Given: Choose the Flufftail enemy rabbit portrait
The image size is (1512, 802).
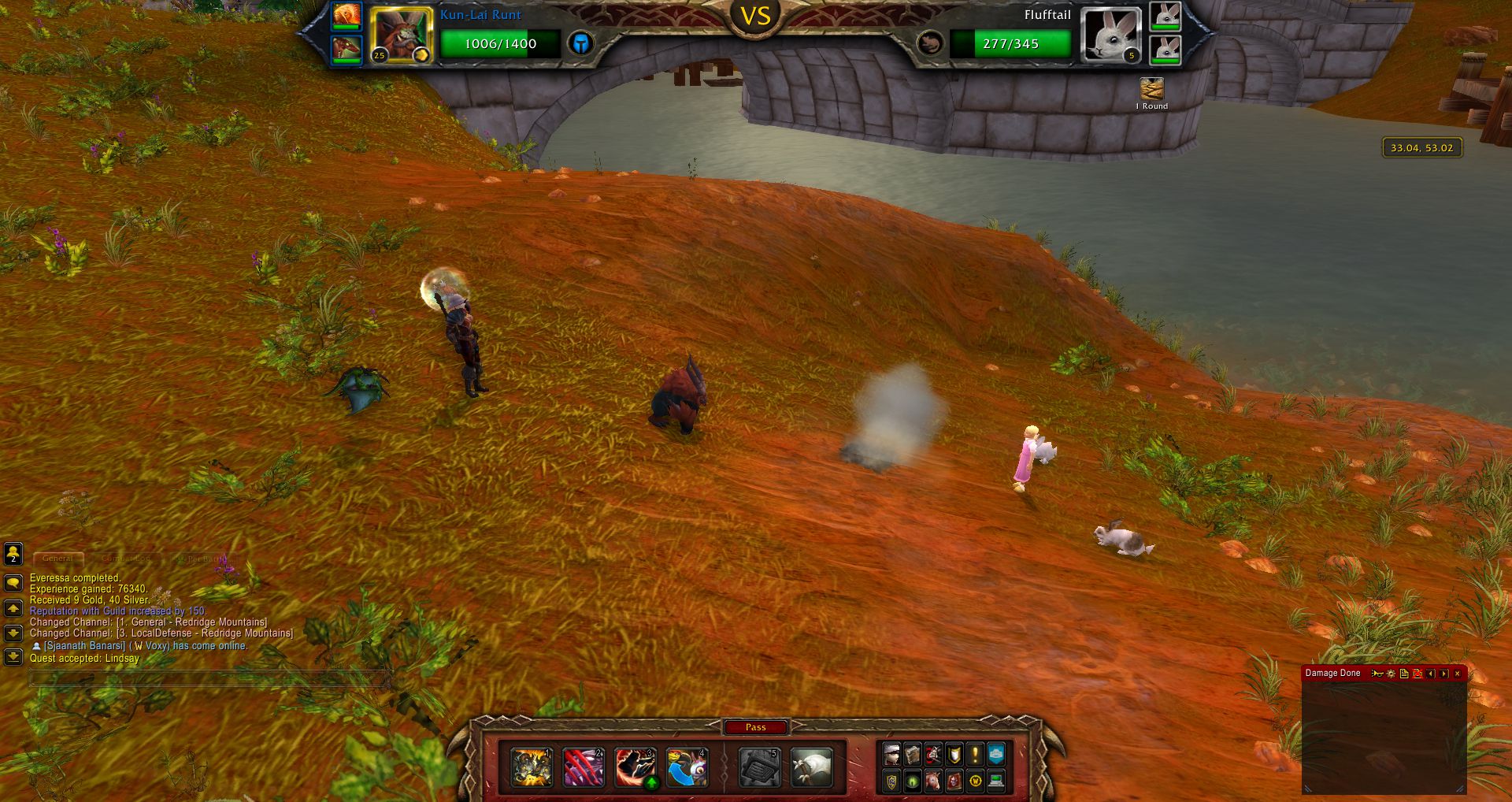Looking at the screenshot, I should click(x=1111, y=34).
